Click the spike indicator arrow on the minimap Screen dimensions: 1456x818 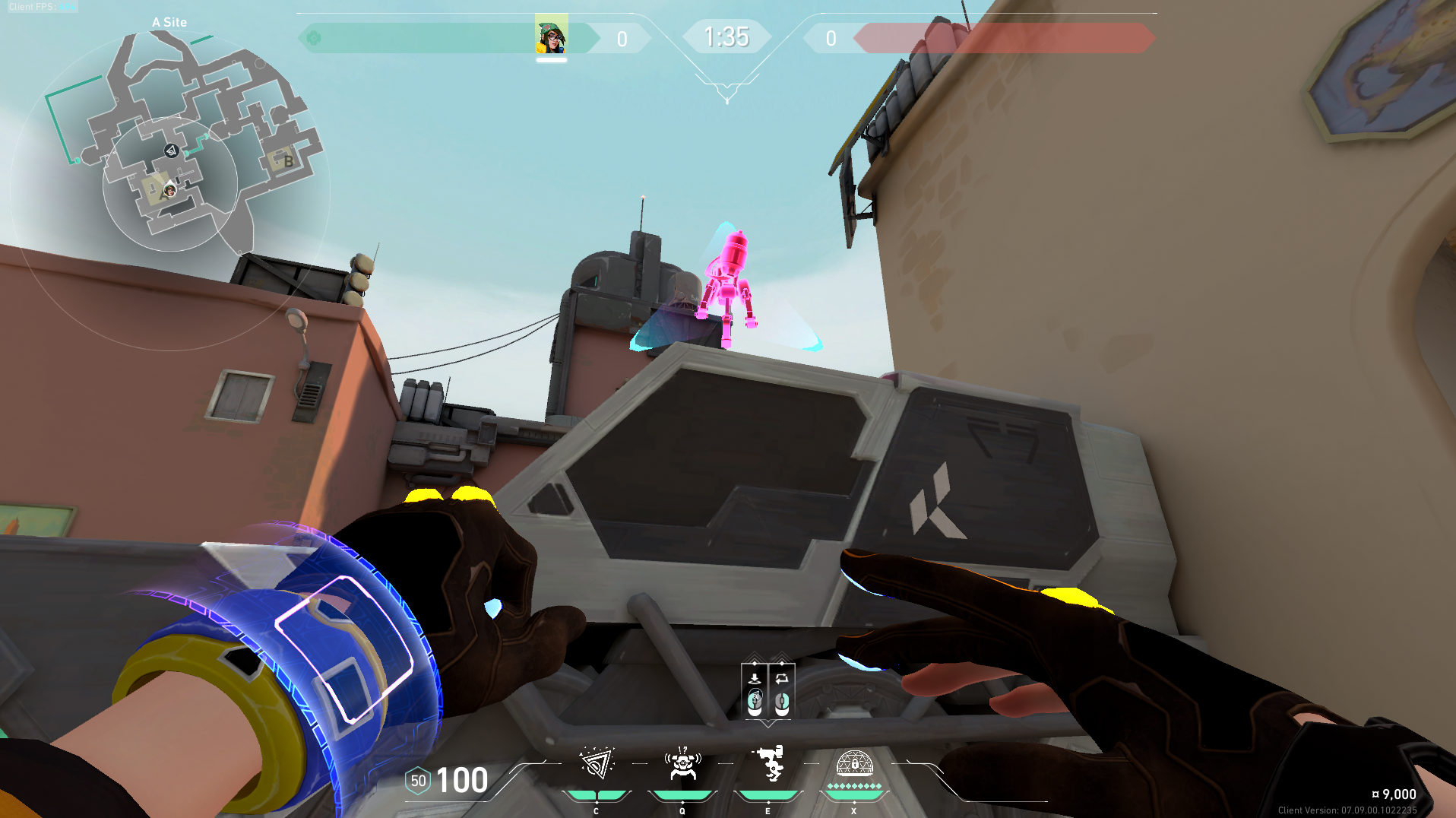click(171, 151)
